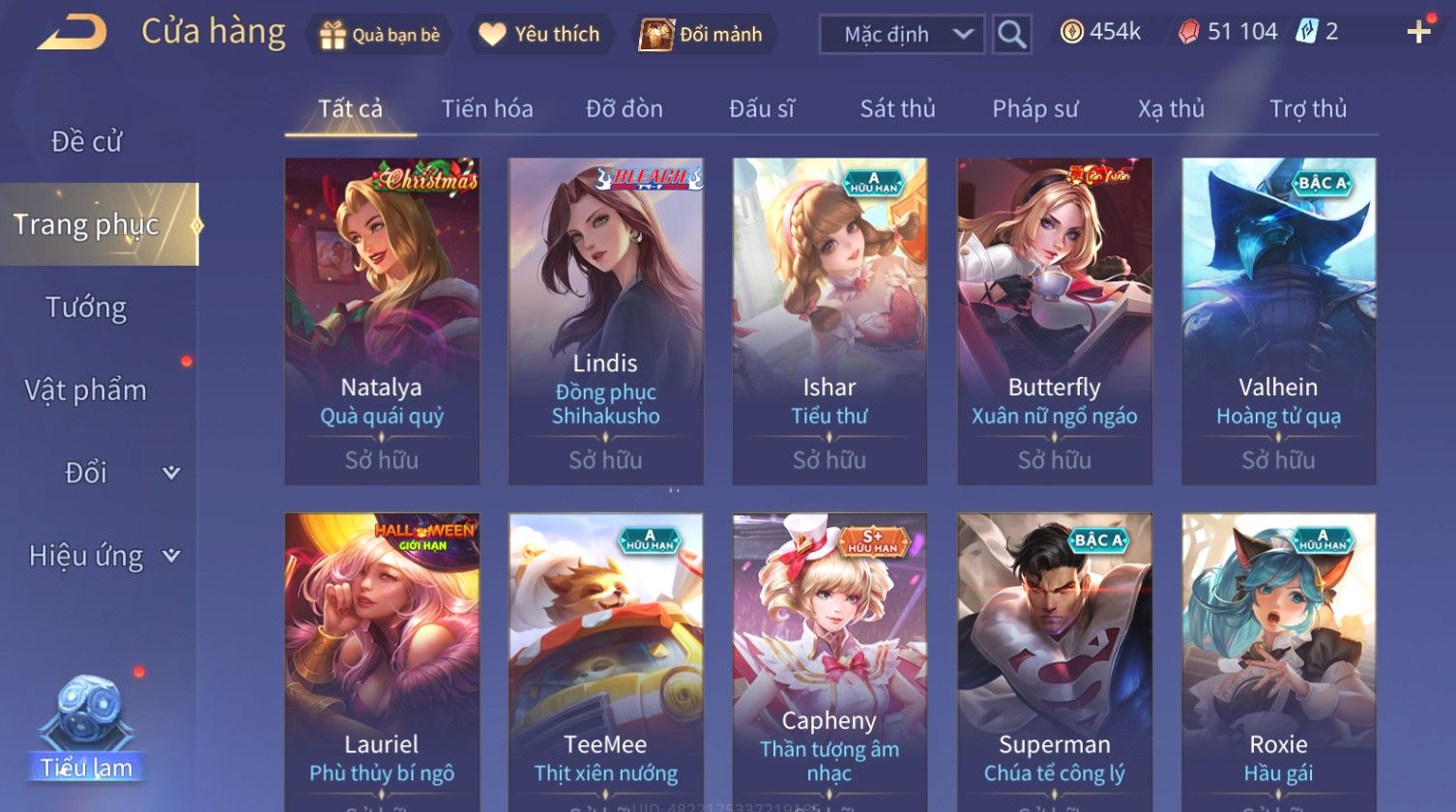Show the Sát thủ skins tab
Viewport: 1456px width, 812px height.
(897, 109)
